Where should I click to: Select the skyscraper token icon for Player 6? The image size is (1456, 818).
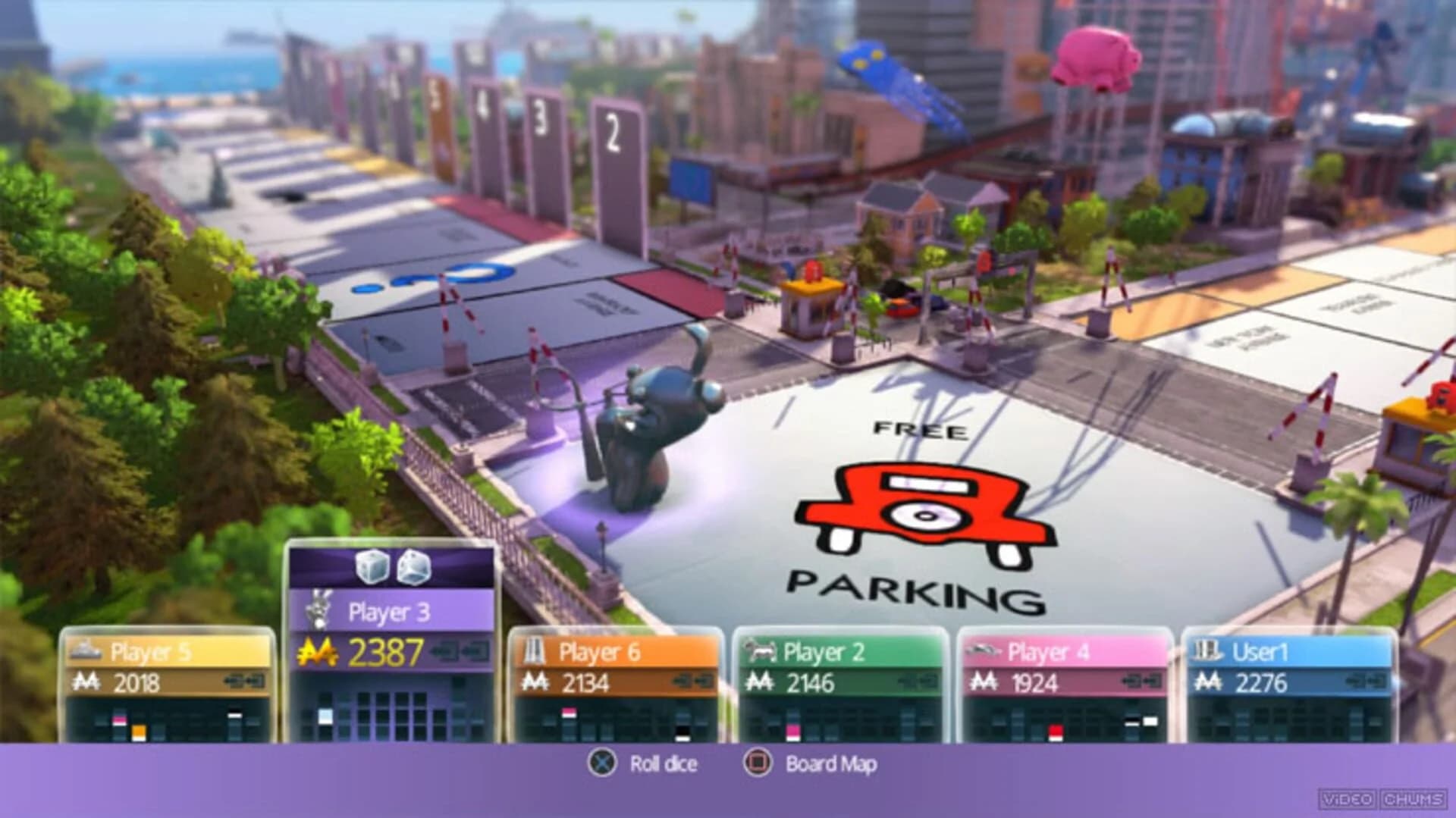click(533, 650)
